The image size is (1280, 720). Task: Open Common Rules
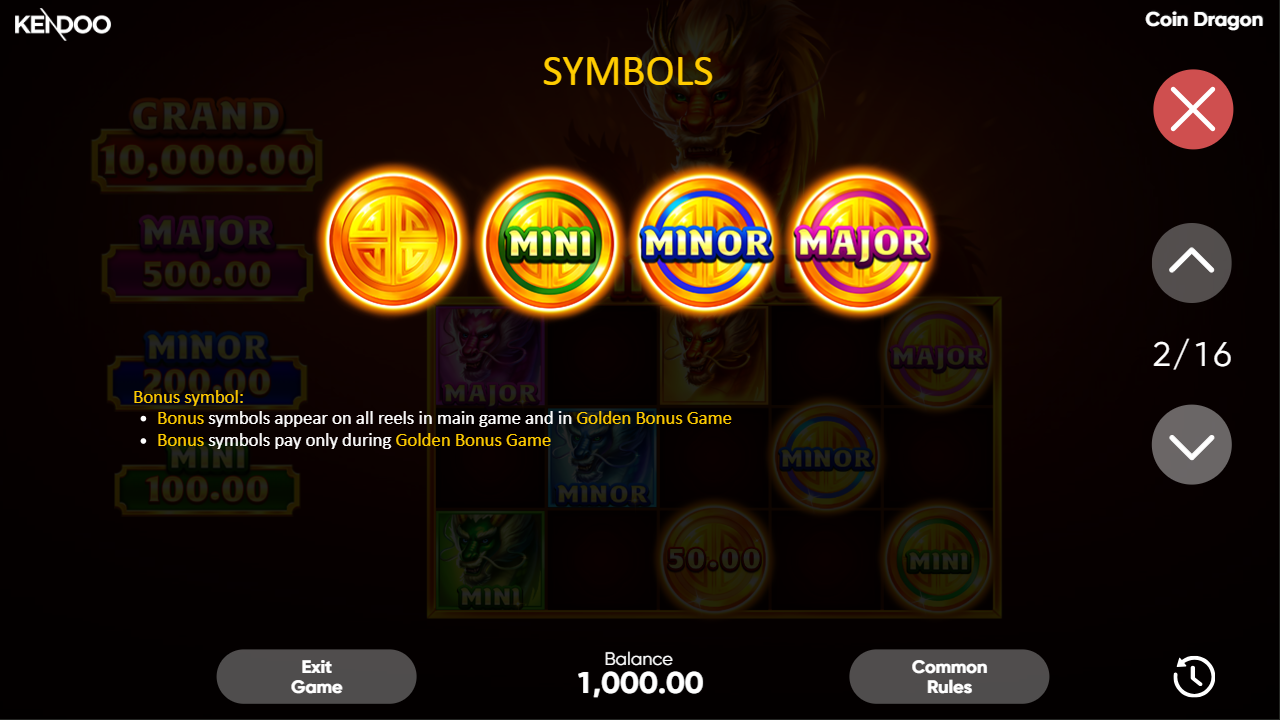(x=948, y=676)
